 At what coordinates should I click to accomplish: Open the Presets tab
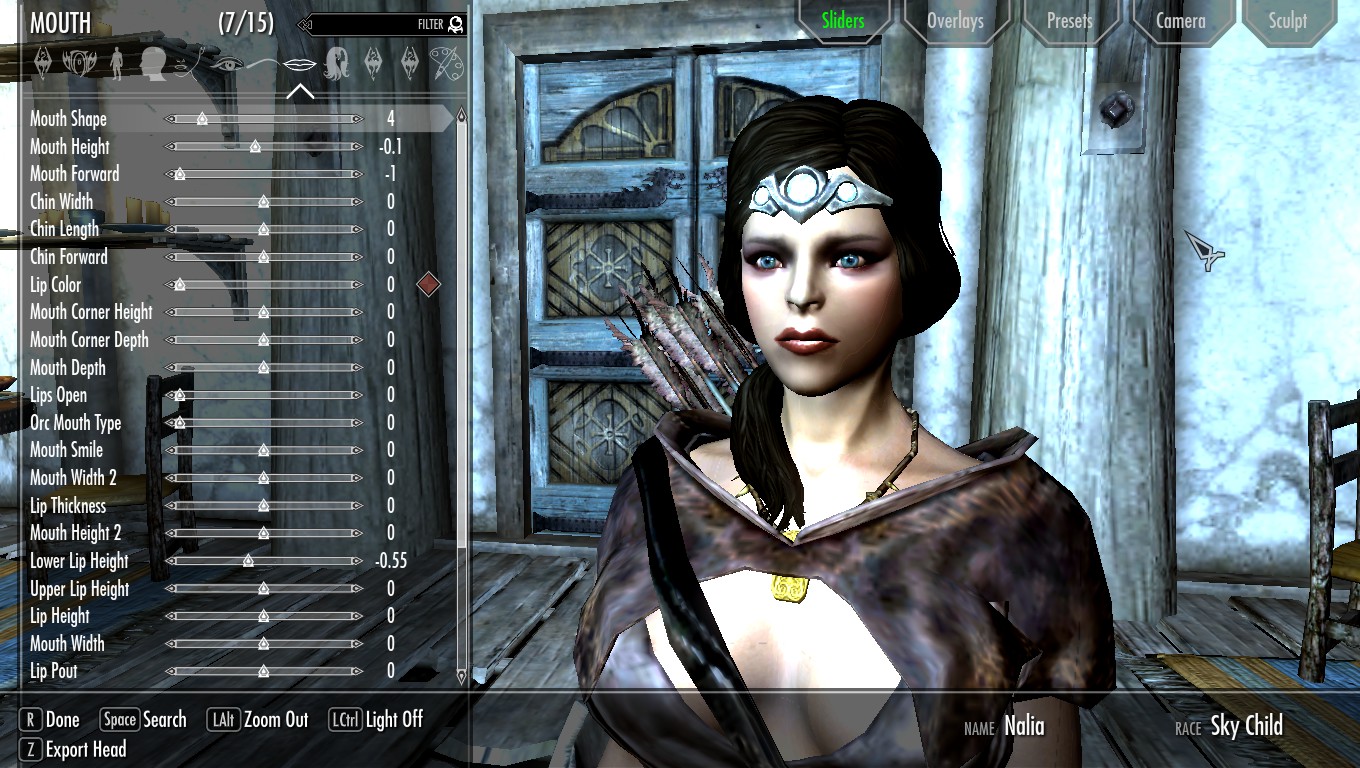[1069, 21]
